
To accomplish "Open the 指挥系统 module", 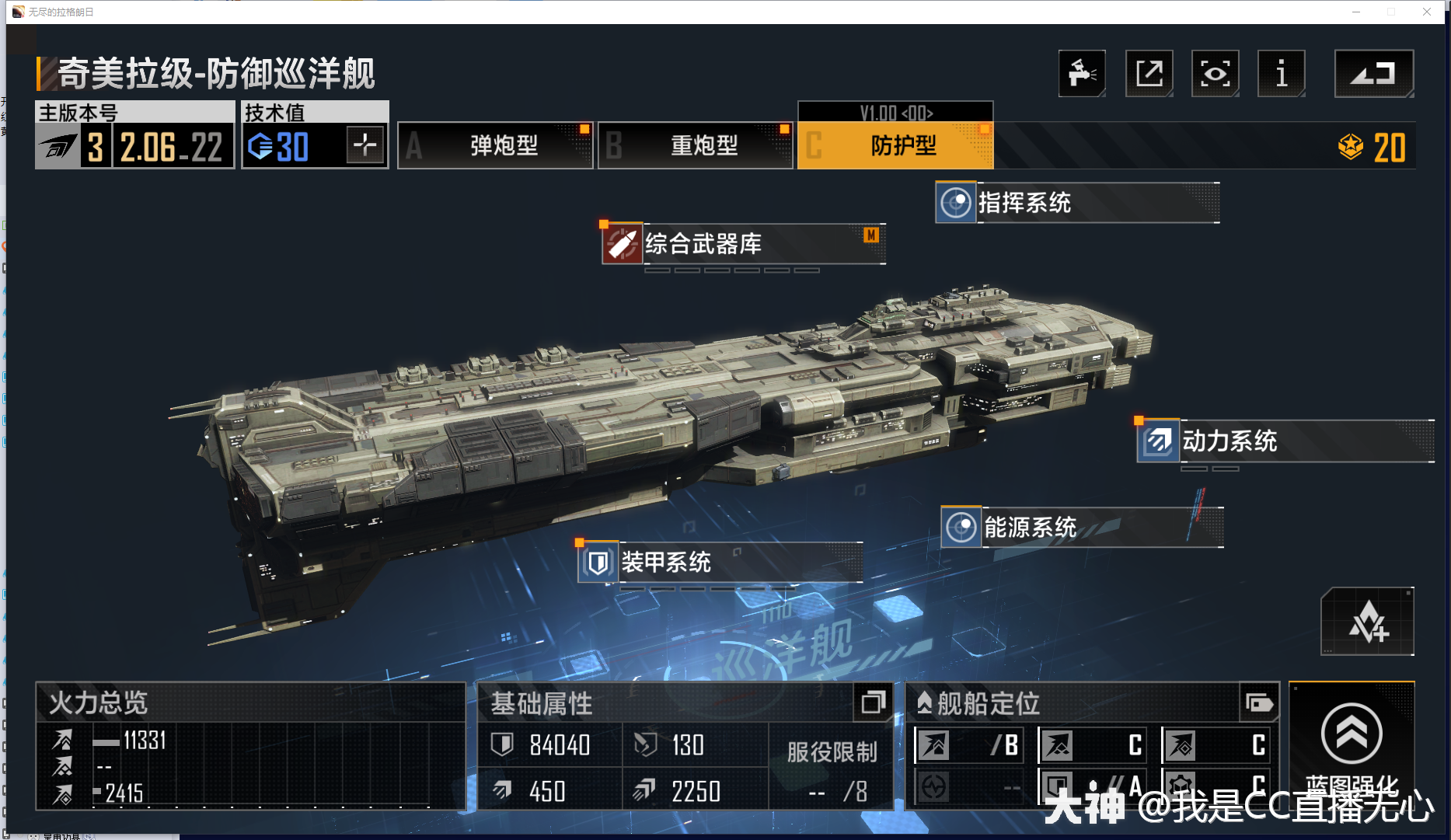I will click(1076, 203).
